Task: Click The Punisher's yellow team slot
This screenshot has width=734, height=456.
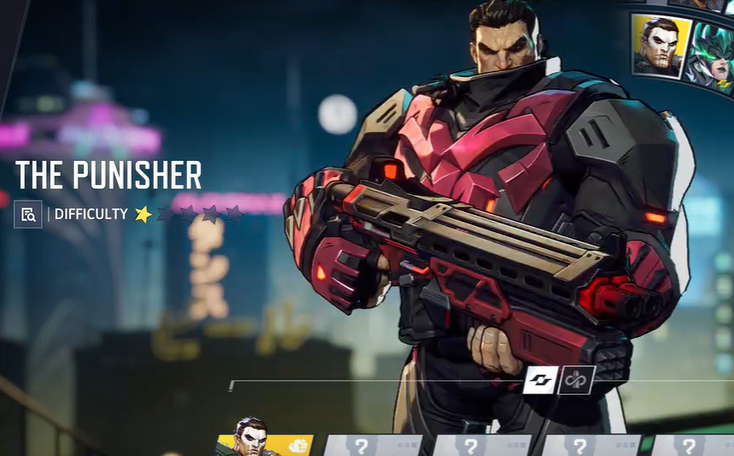Action: [x=264, y=443]
